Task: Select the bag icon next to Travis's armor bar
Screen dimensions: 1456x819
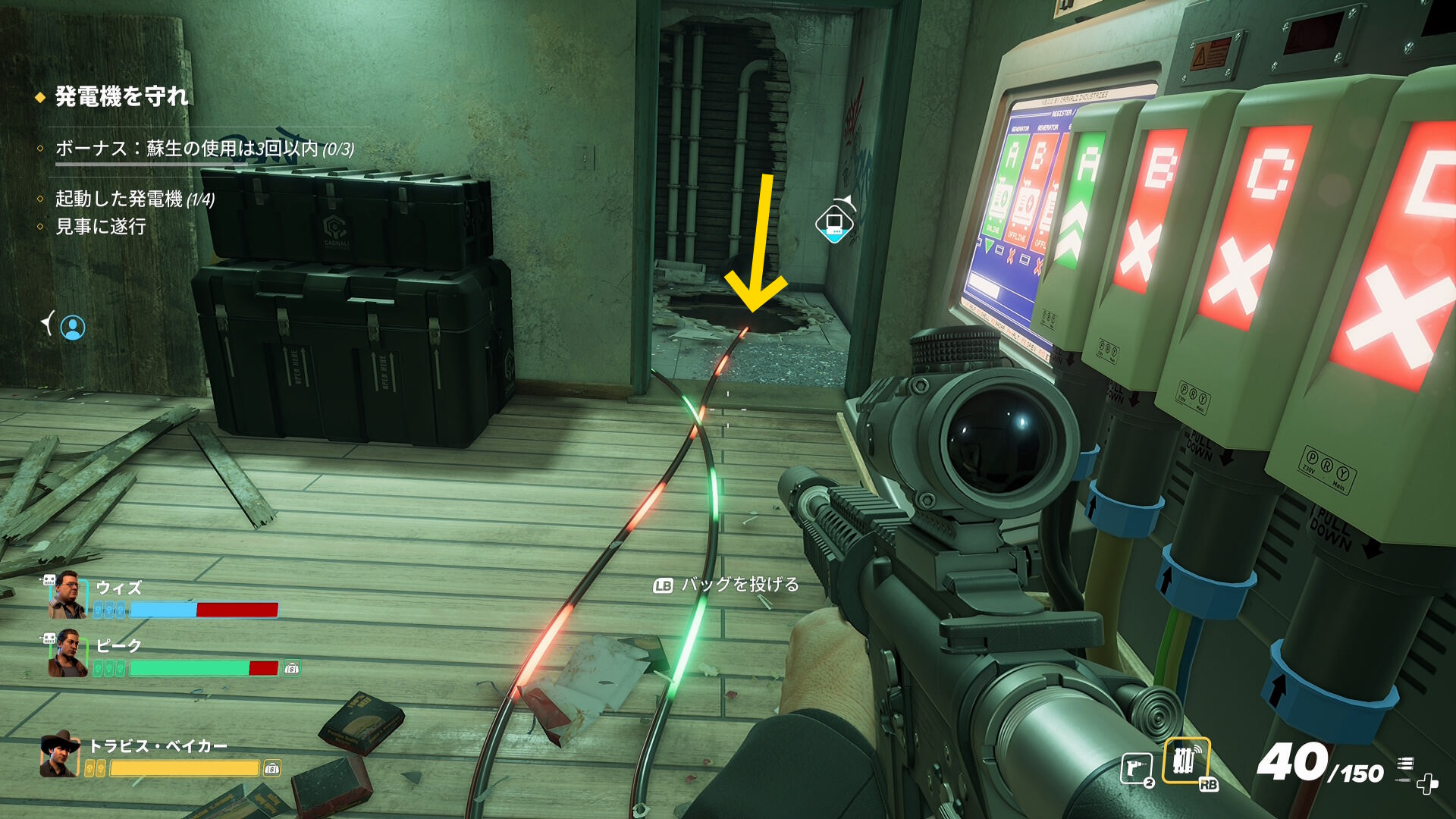Action: pos(272,769)
